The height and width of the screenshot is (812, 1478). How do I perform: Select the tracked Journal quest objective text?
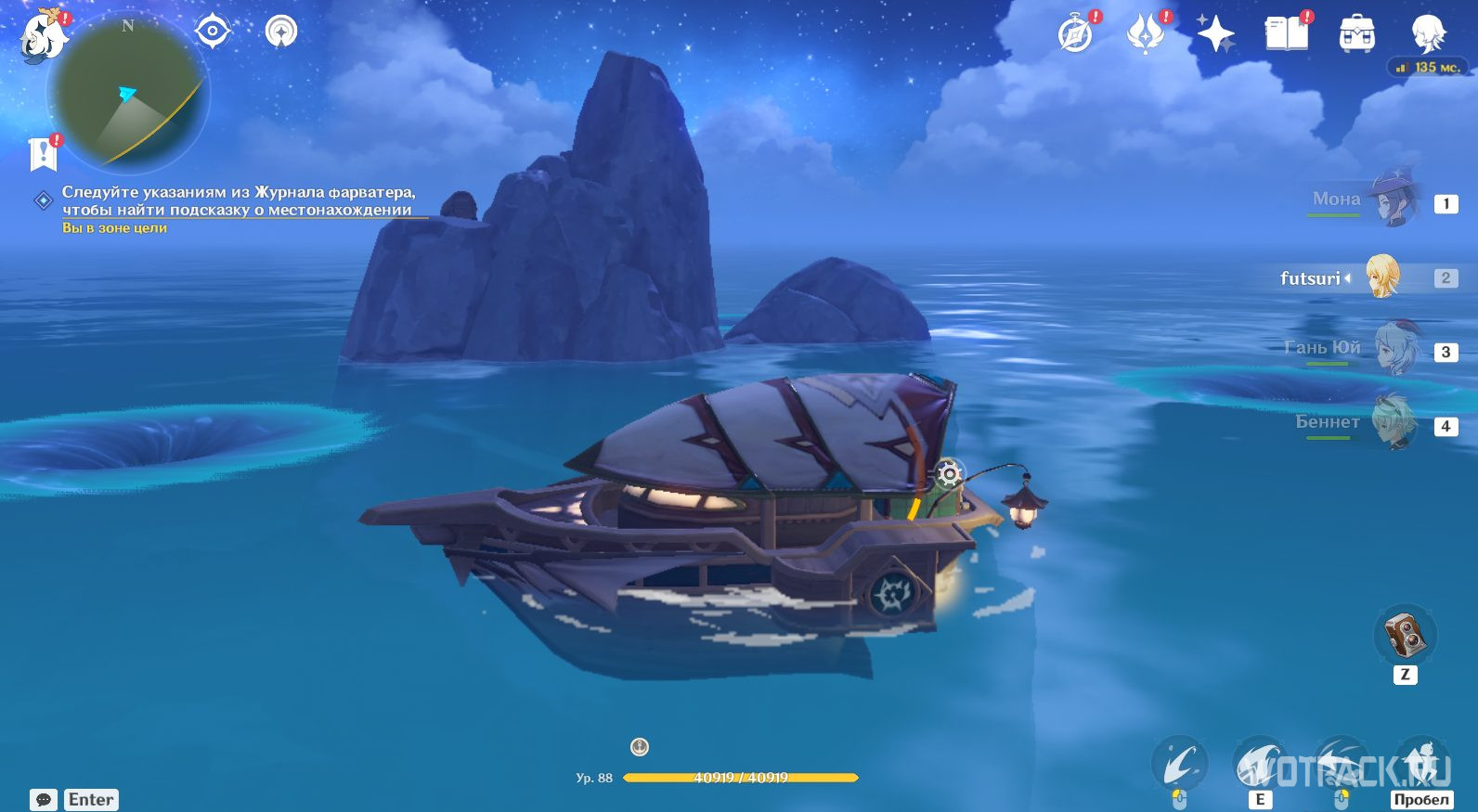point(237,200)
